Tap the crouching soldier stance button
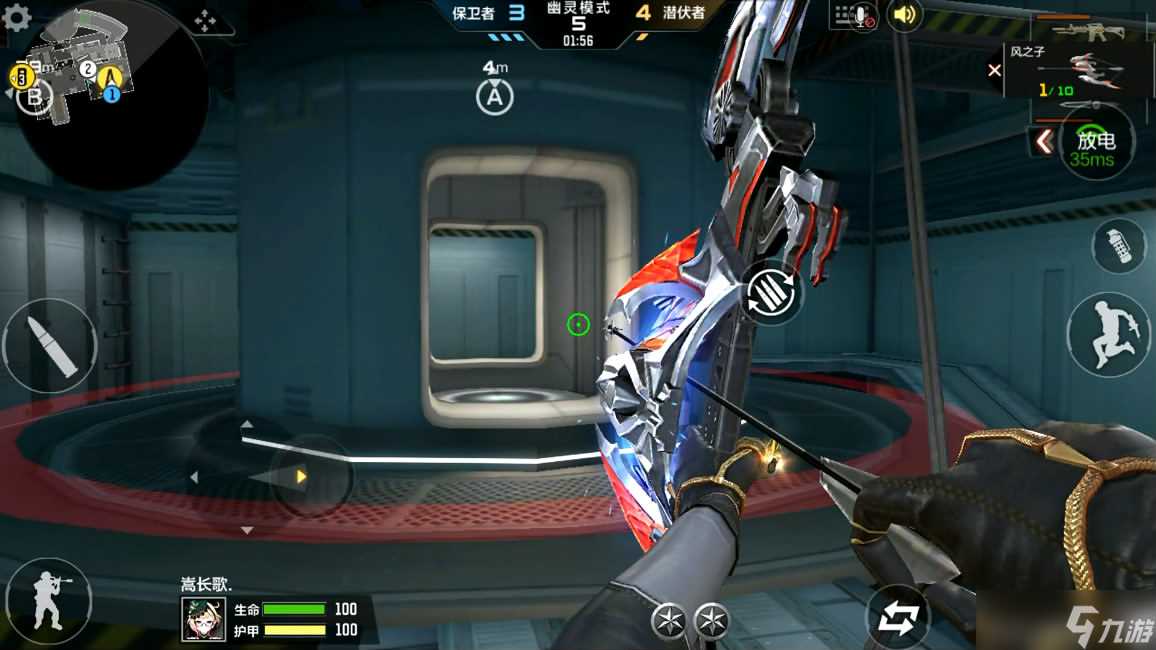 (x=46, y=600)
